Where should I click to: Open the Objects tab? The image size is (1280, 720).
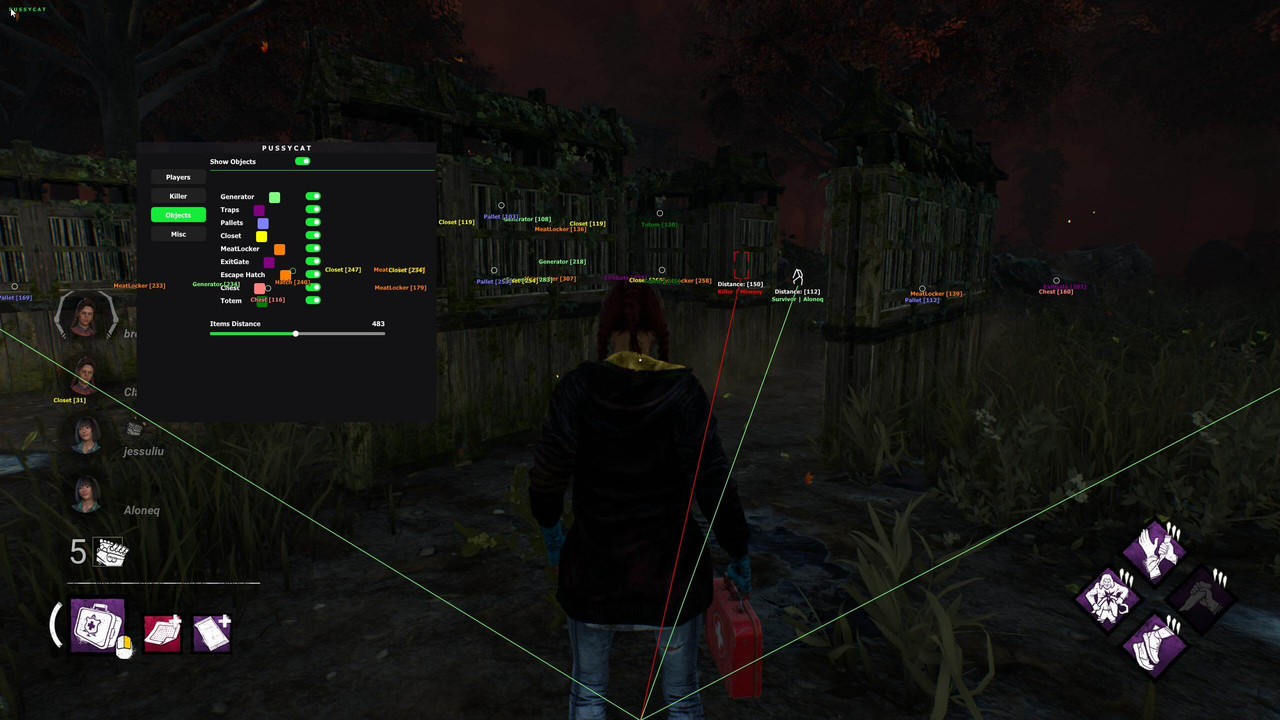point(178,214)
